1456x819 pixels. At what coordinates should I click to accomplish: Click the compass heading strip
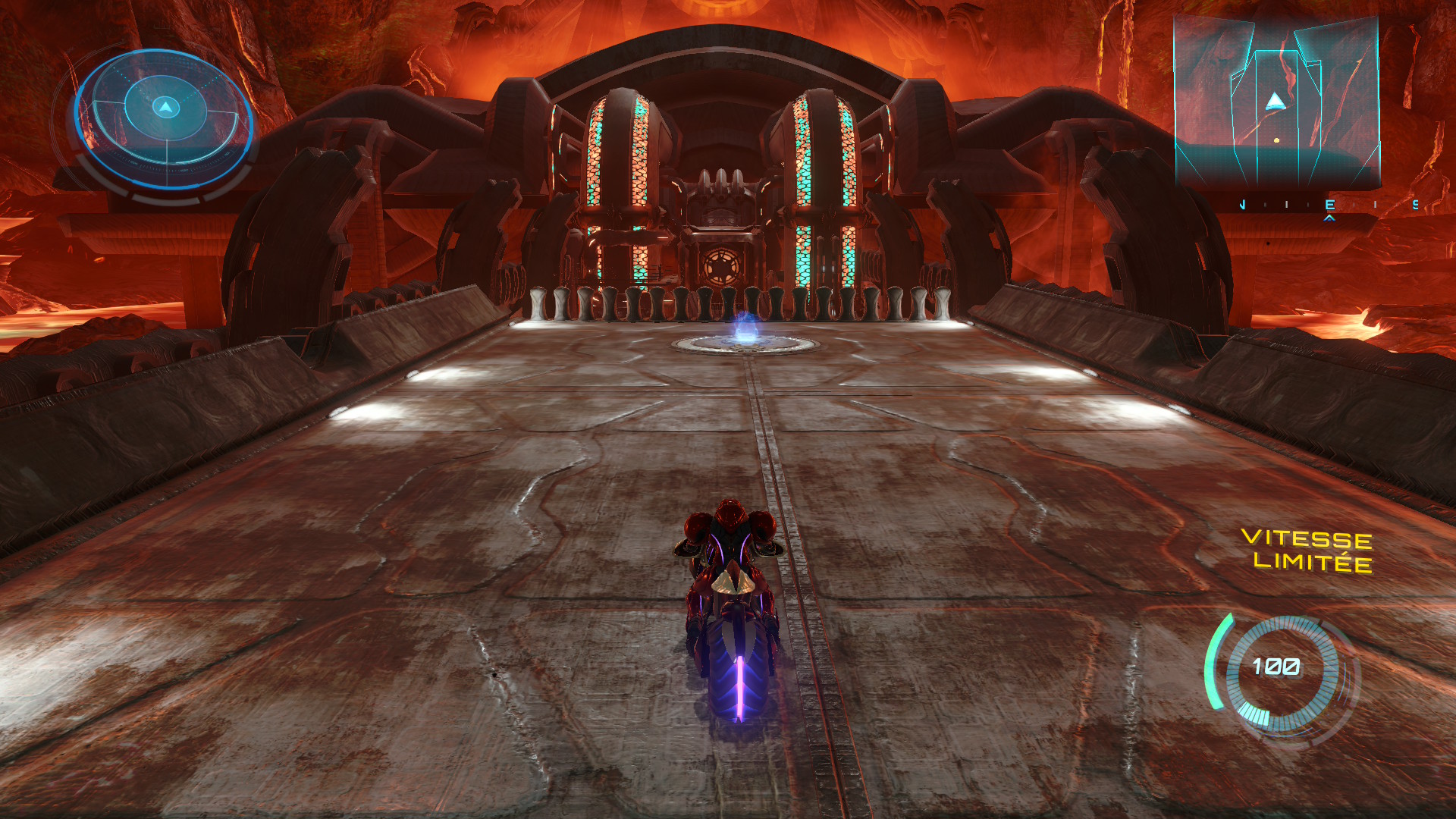click(1329, 205)
